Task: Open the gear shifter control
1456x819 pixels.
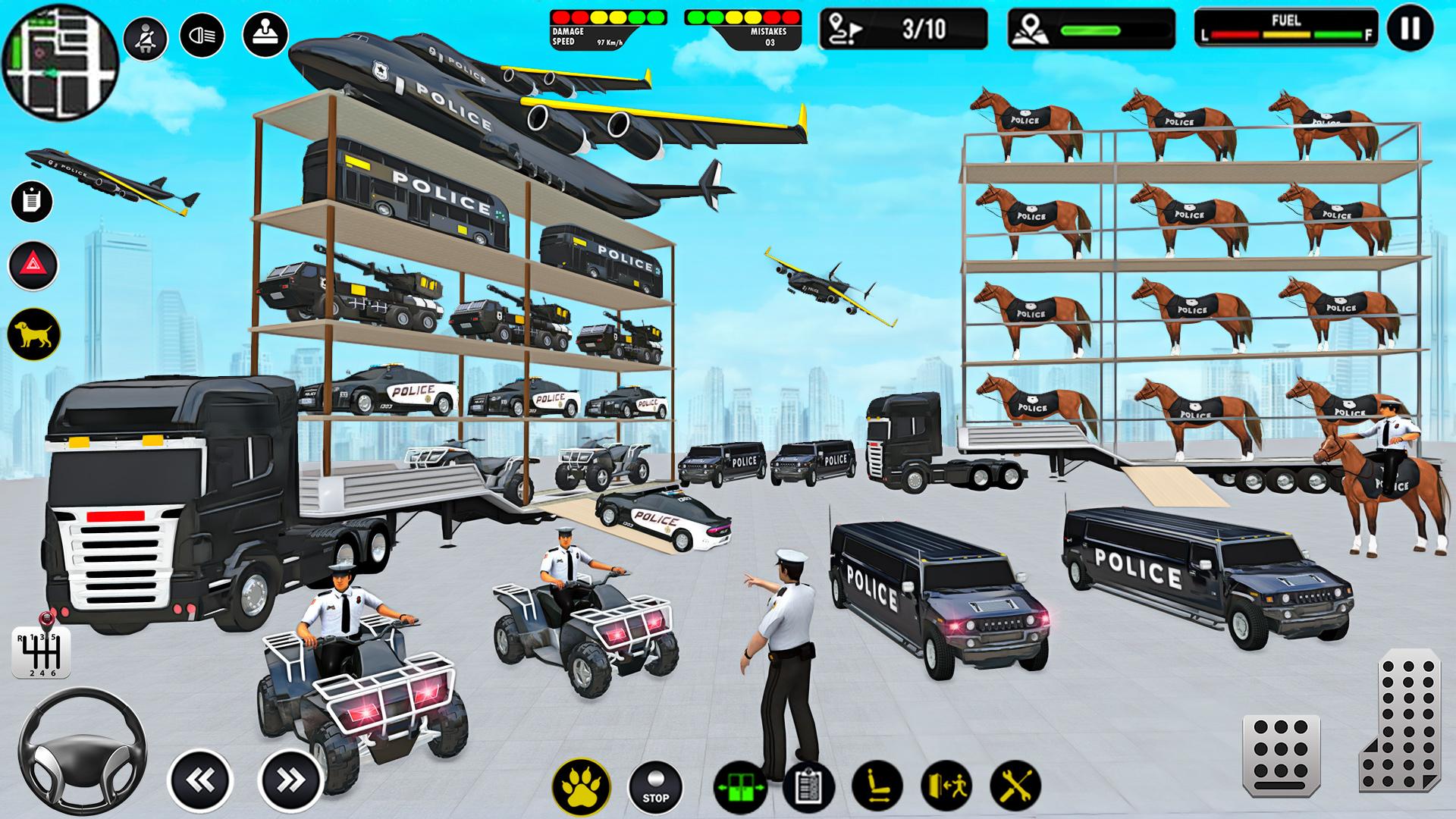Action: click(41, 651)
